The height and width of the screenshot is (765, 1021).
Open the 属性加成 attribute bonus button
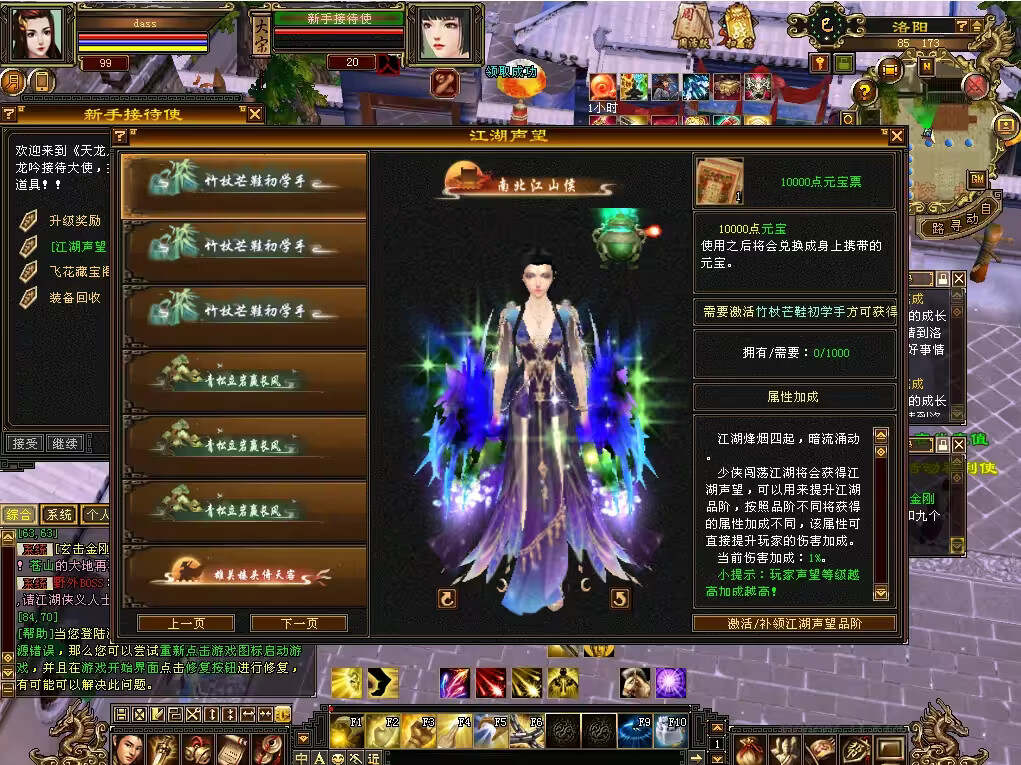click(794, 396)
